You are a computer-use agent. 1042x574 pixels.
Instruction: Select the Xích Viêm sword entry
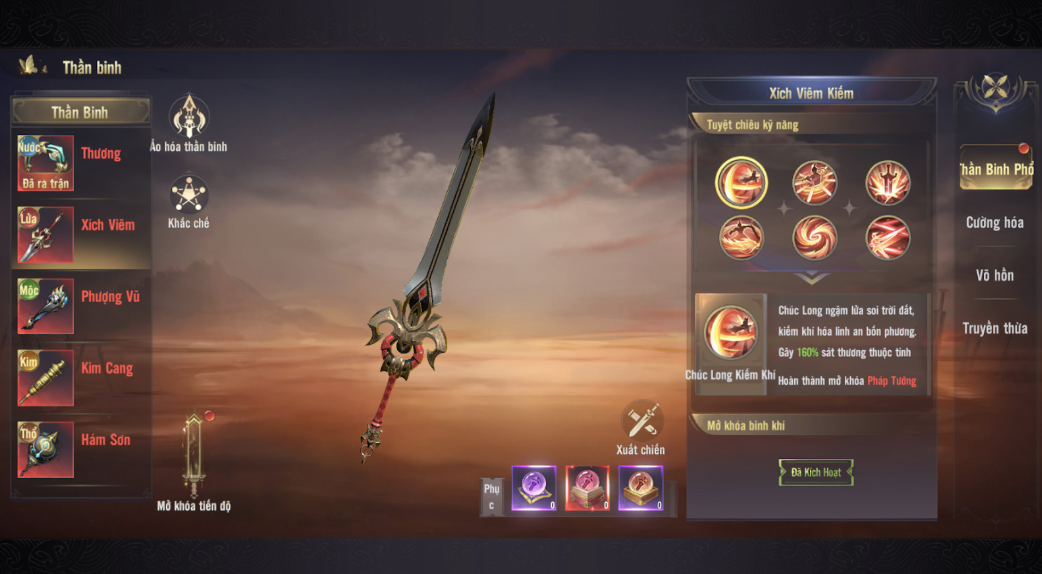tap(80, 233)
